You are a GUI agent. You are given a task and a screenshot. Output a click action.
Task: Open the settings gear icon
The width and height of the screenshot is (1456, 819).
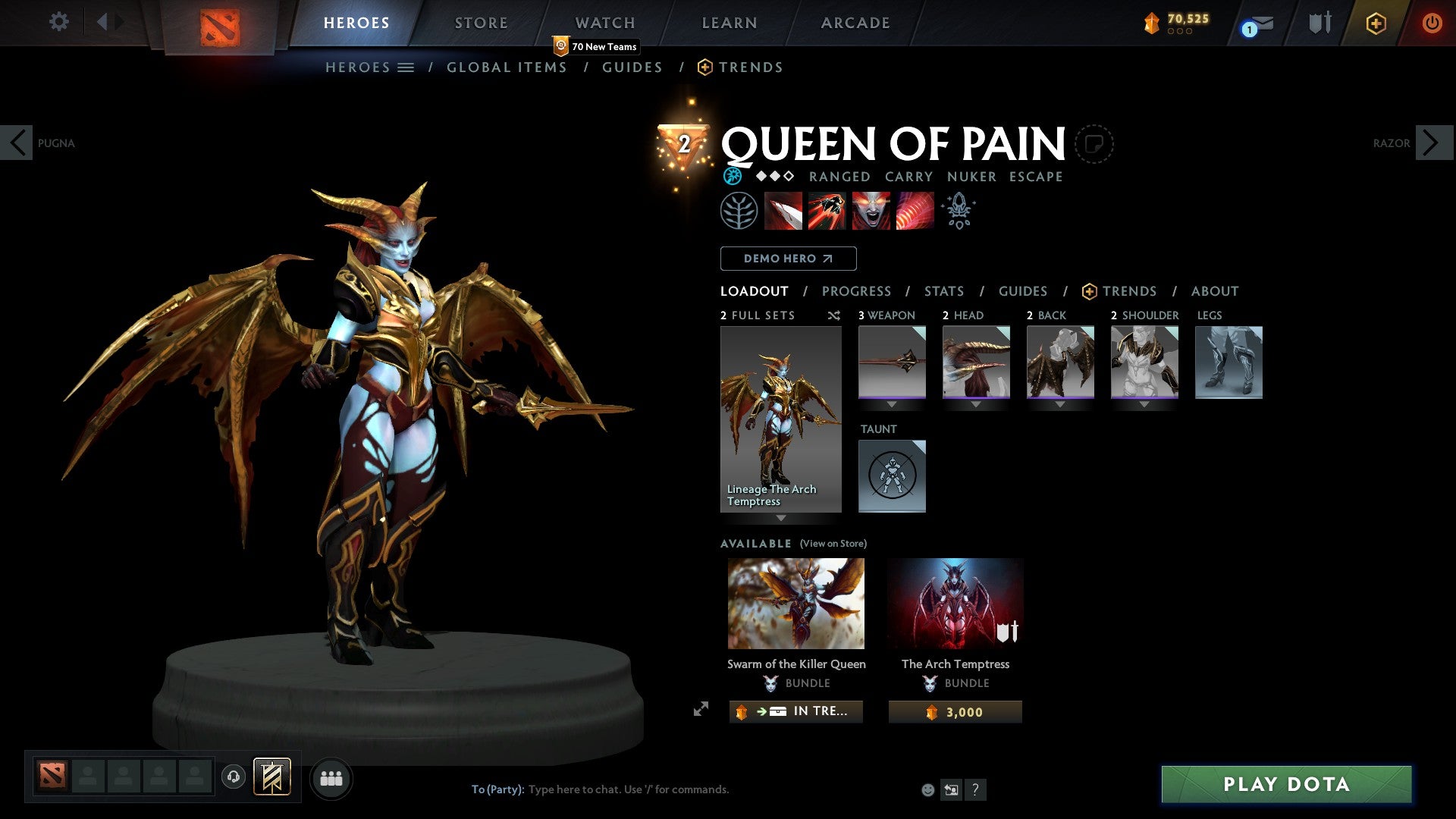58,22
